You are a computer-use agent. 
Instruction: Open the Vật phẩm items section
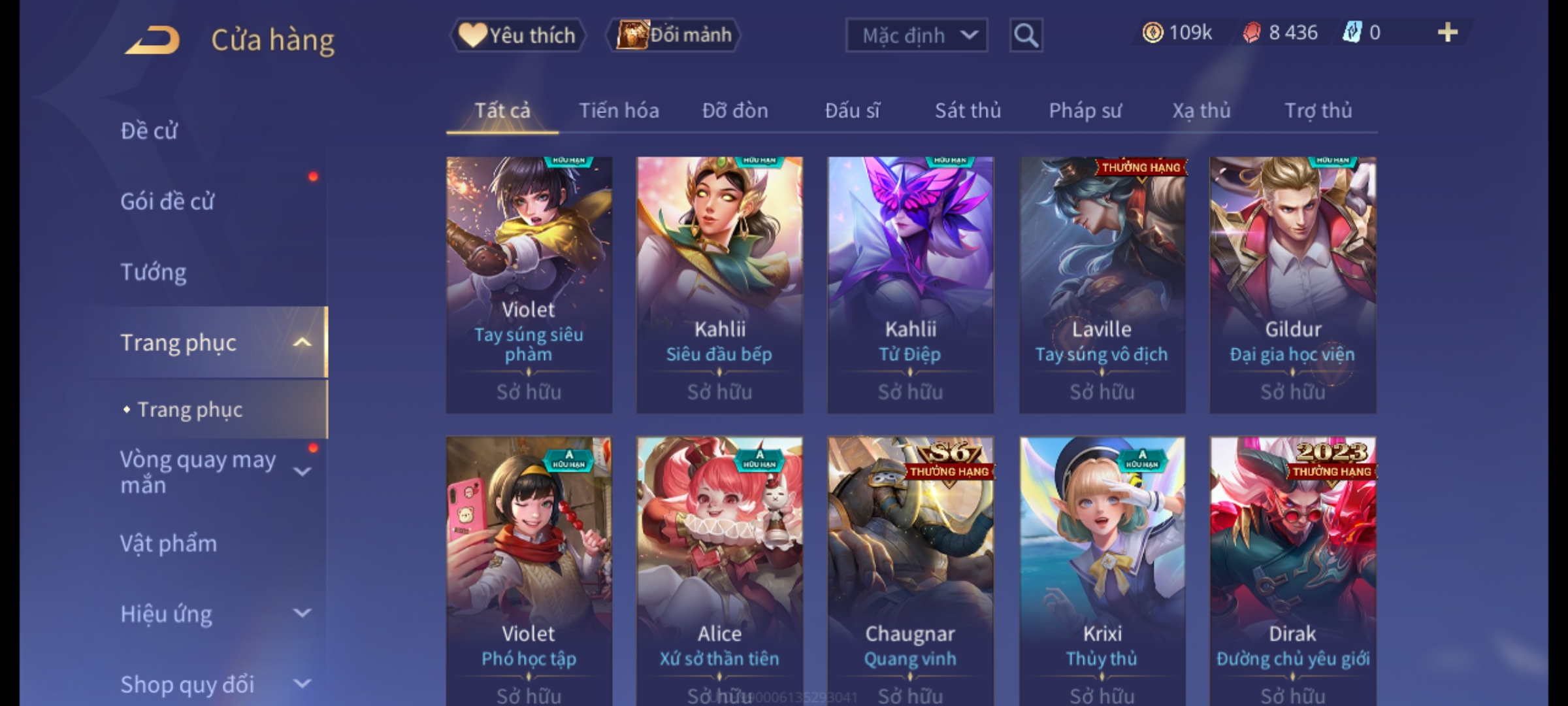click(169, 544)
